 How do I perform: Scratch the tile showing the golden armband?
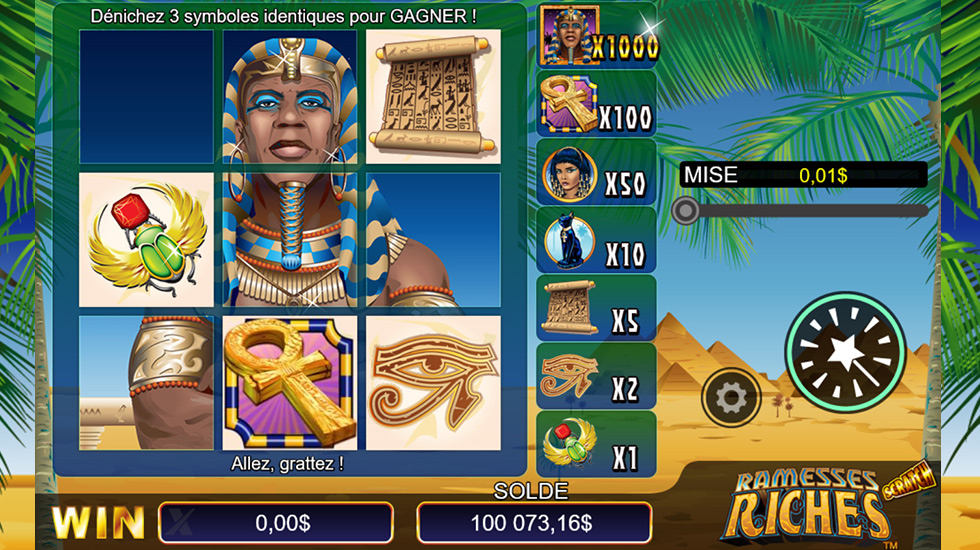click(146, 383)
